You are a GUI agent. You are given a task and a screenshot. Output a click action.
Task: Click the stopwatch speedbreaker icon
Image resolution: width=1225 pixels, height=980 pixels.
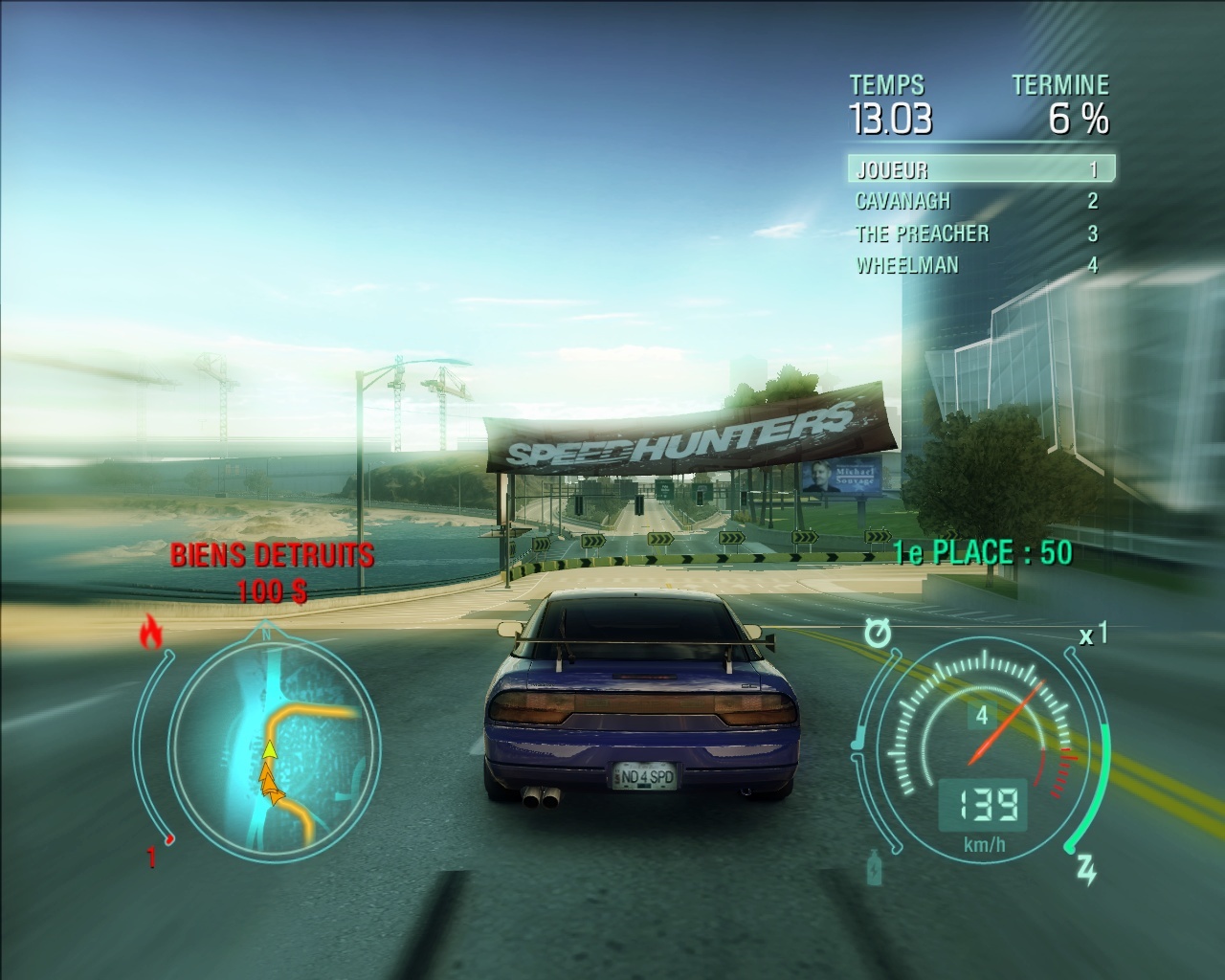876,632
